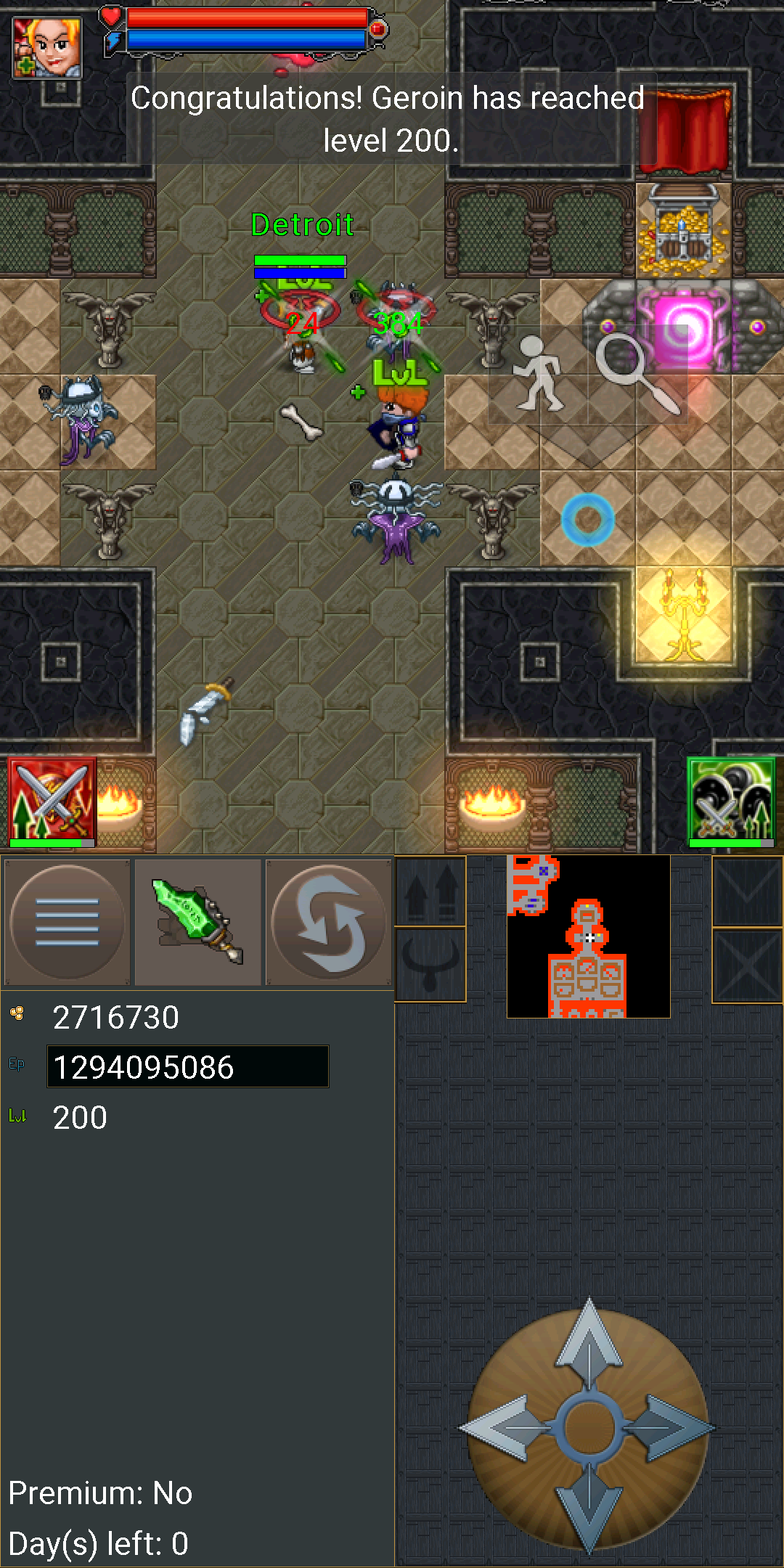Select the bull horns icon button
Viewport: 784px width, 1568px height.
point(430,964)
